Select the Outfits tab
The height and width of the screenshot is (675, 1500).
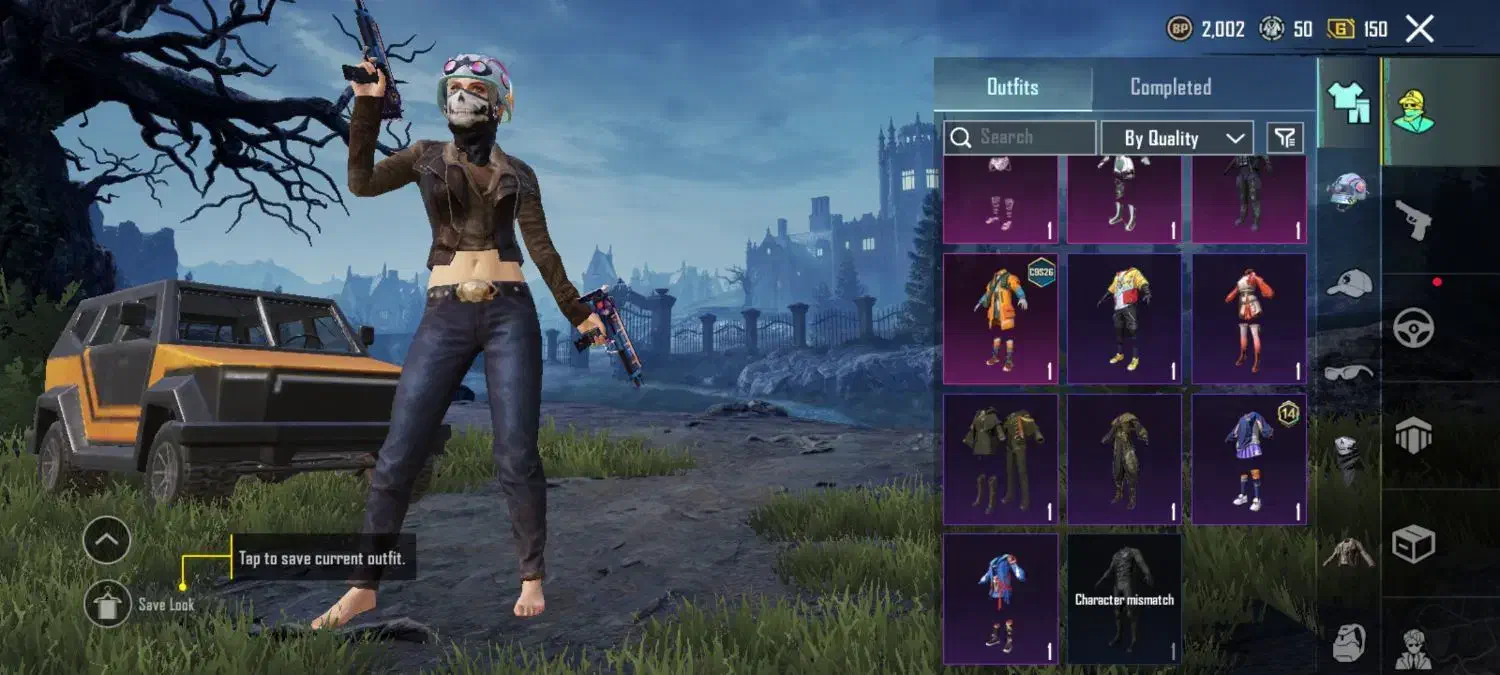pyautogui.click(x=1012, y=87)
